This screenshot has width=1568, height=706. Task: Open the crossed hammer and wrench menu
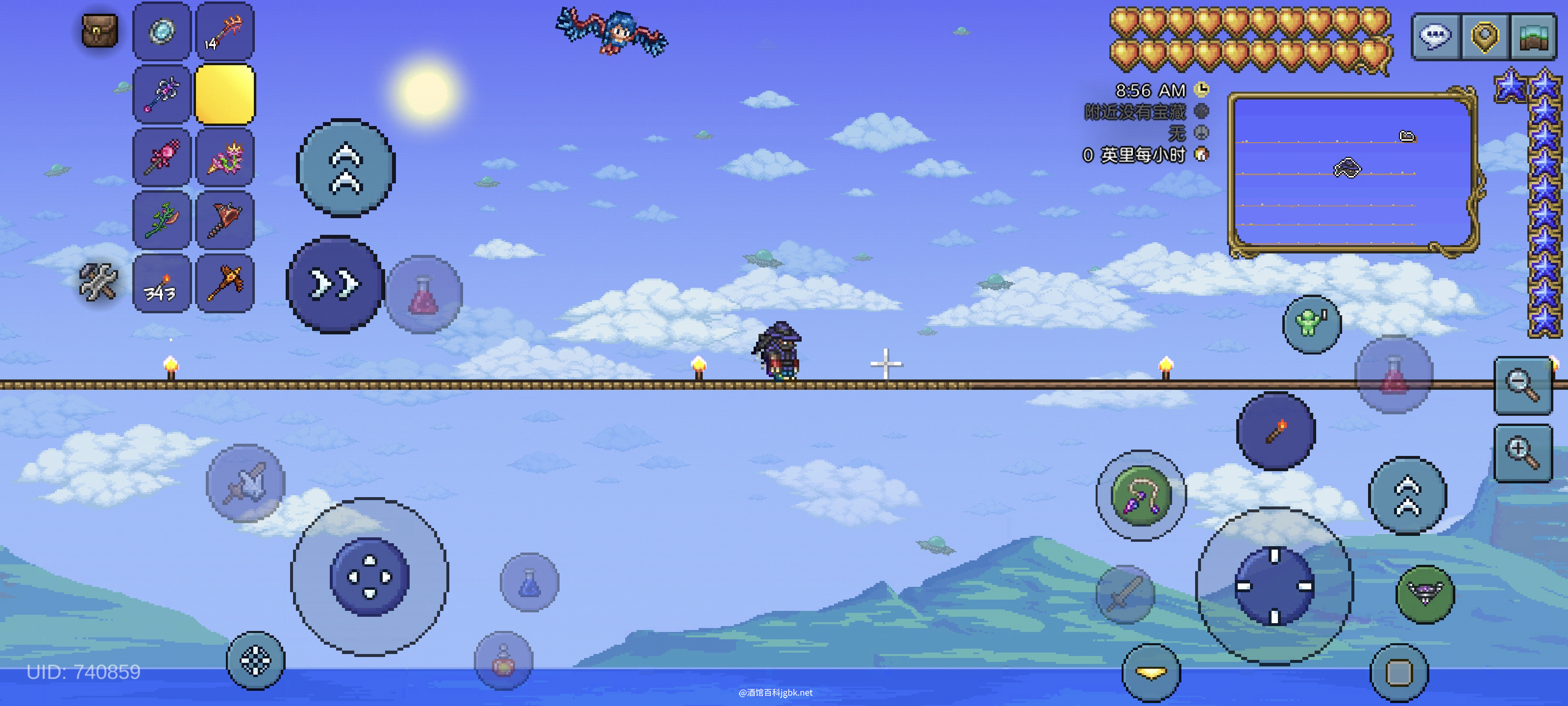pyautogui.click(x=98, y=282)
